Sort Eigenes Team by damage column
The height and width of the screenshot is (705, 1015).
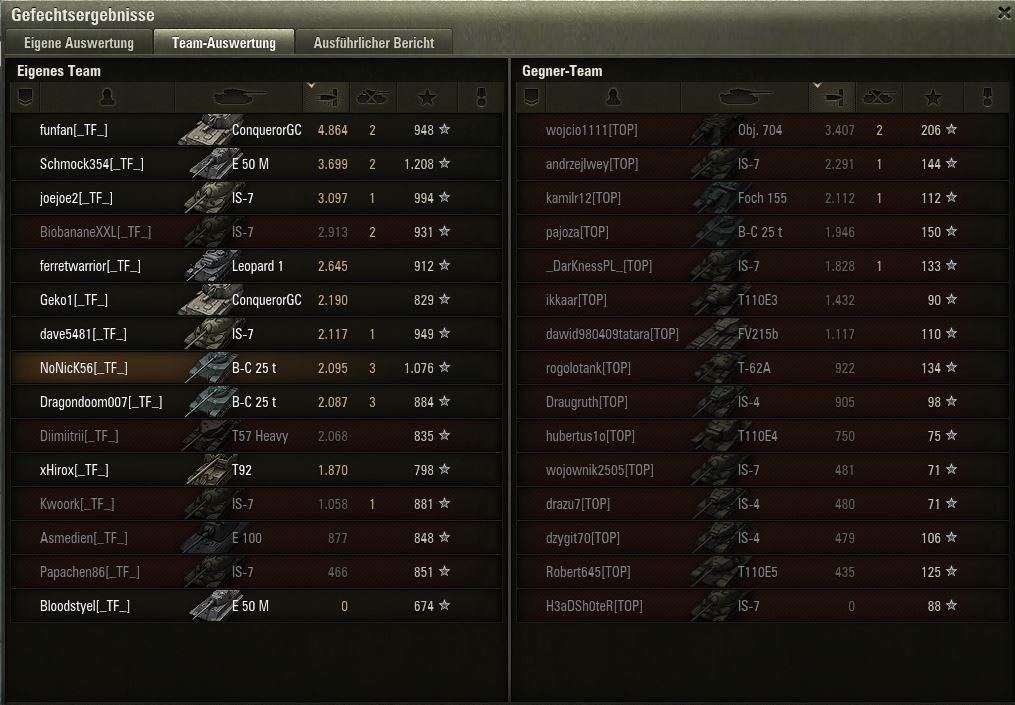(x=325, y=97)
